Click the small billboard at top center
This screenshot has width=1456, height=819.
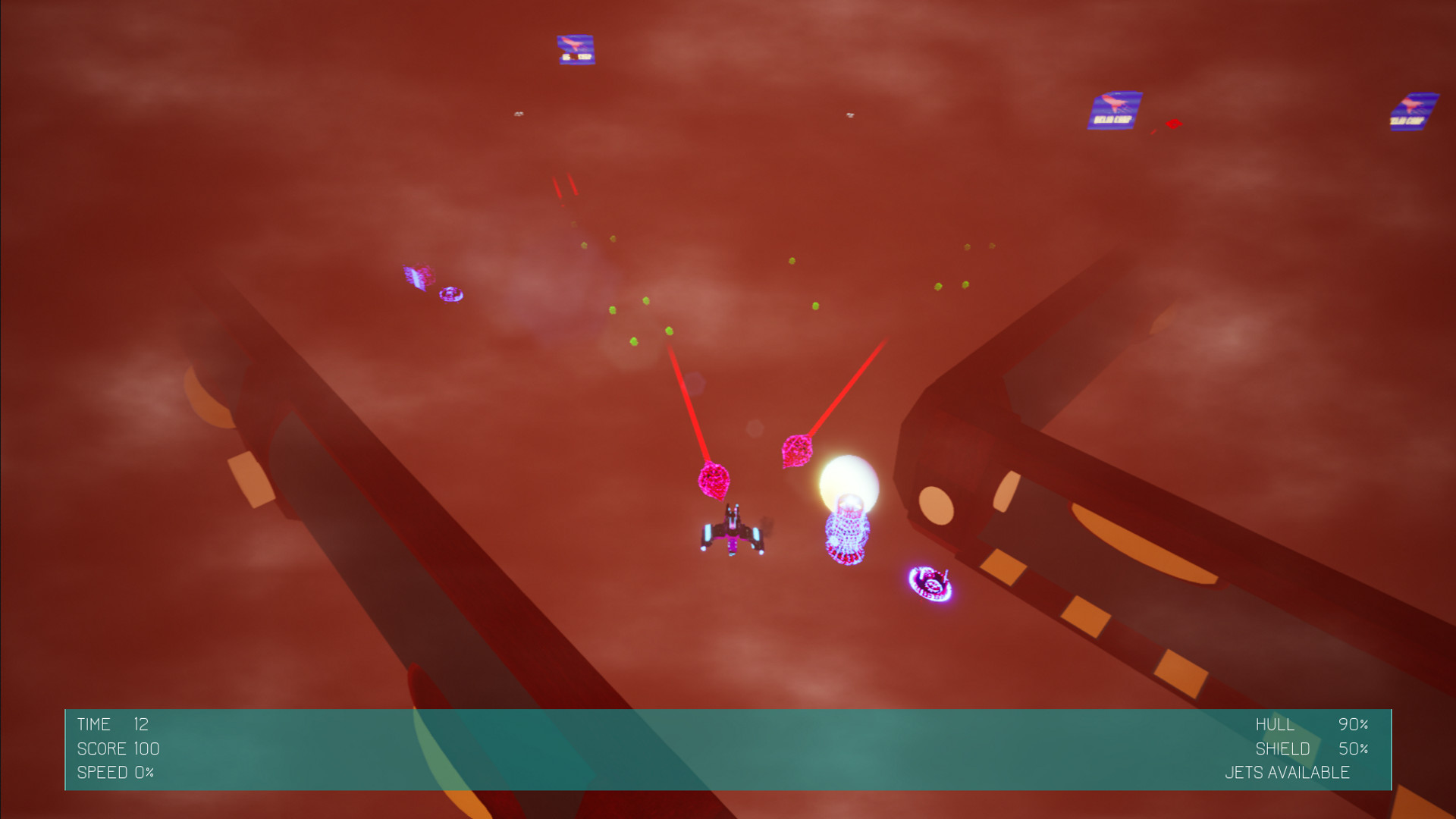click(x=576, y=49)
